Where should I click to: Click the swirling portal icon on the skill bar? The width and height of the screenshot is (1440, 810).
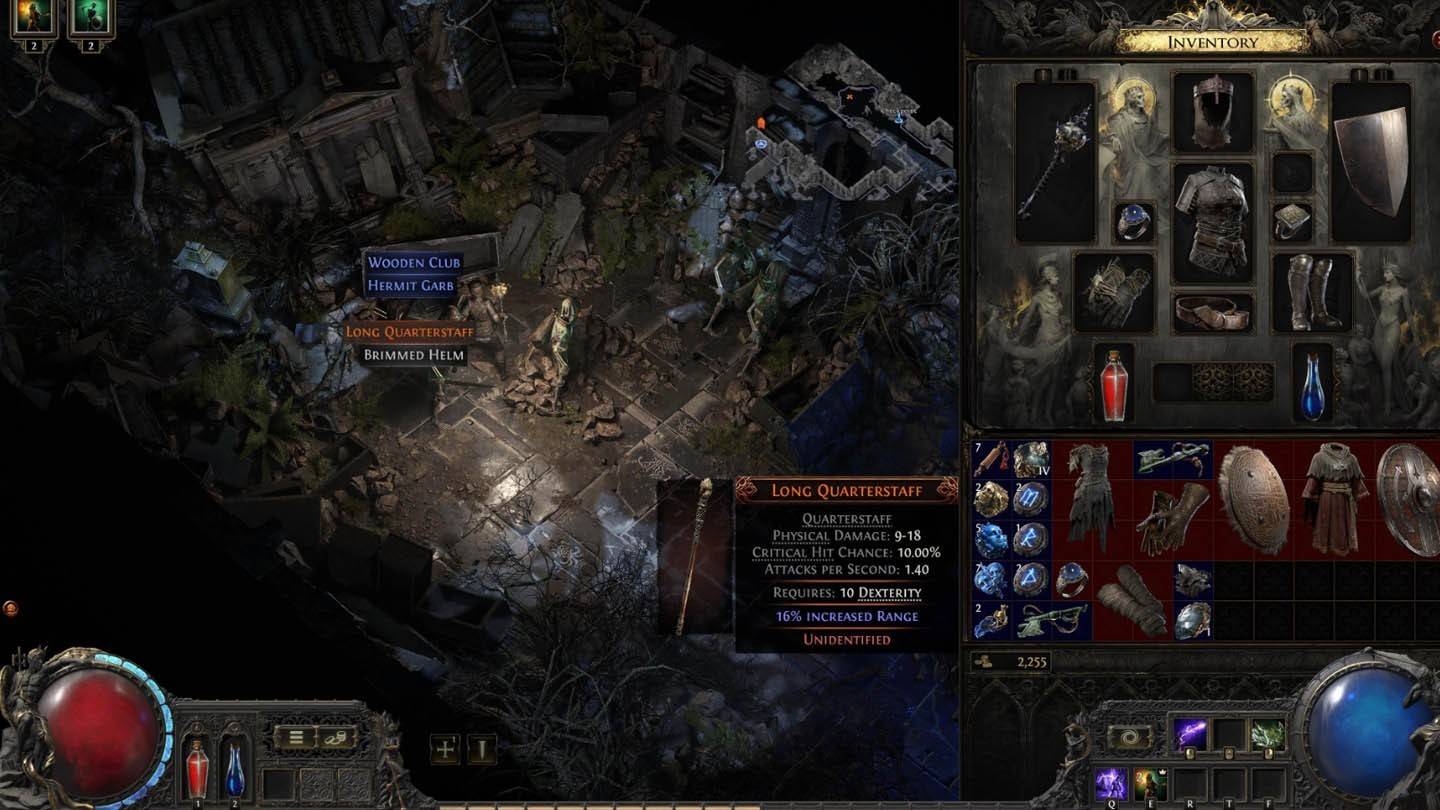(1128, 736)
